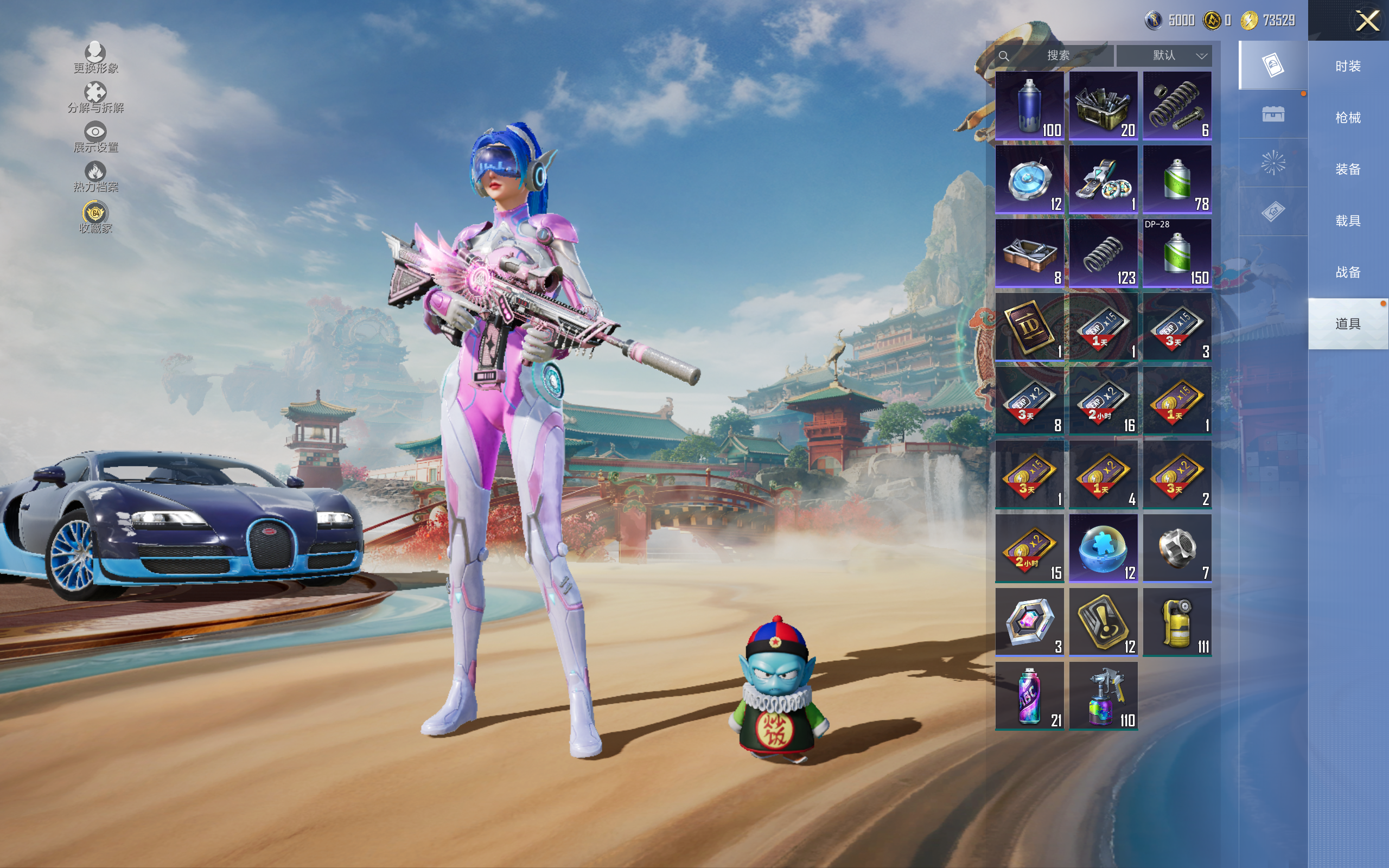
Task: Open the 收藏家 collector badge
Action: pos(95,217)
